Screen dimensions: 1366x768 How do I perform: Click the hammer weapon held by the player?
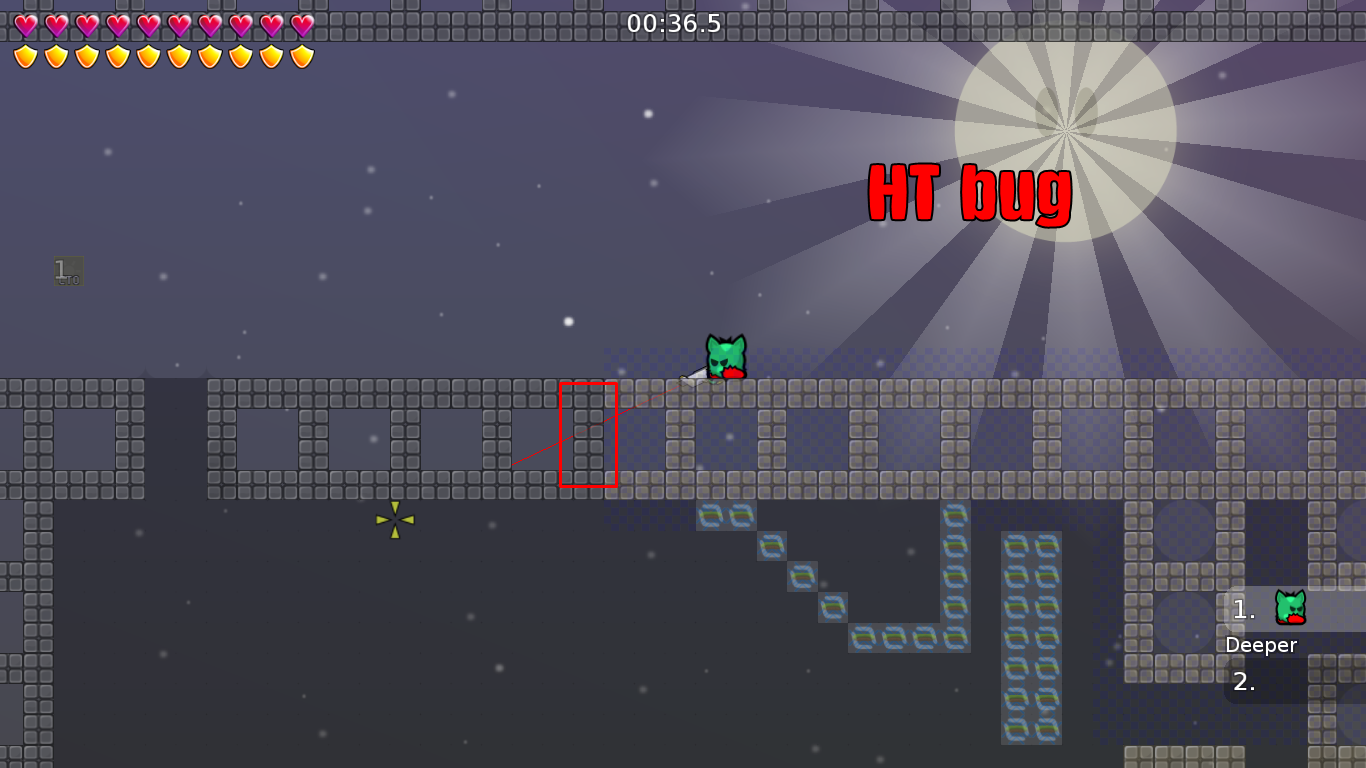coord(694,377)
